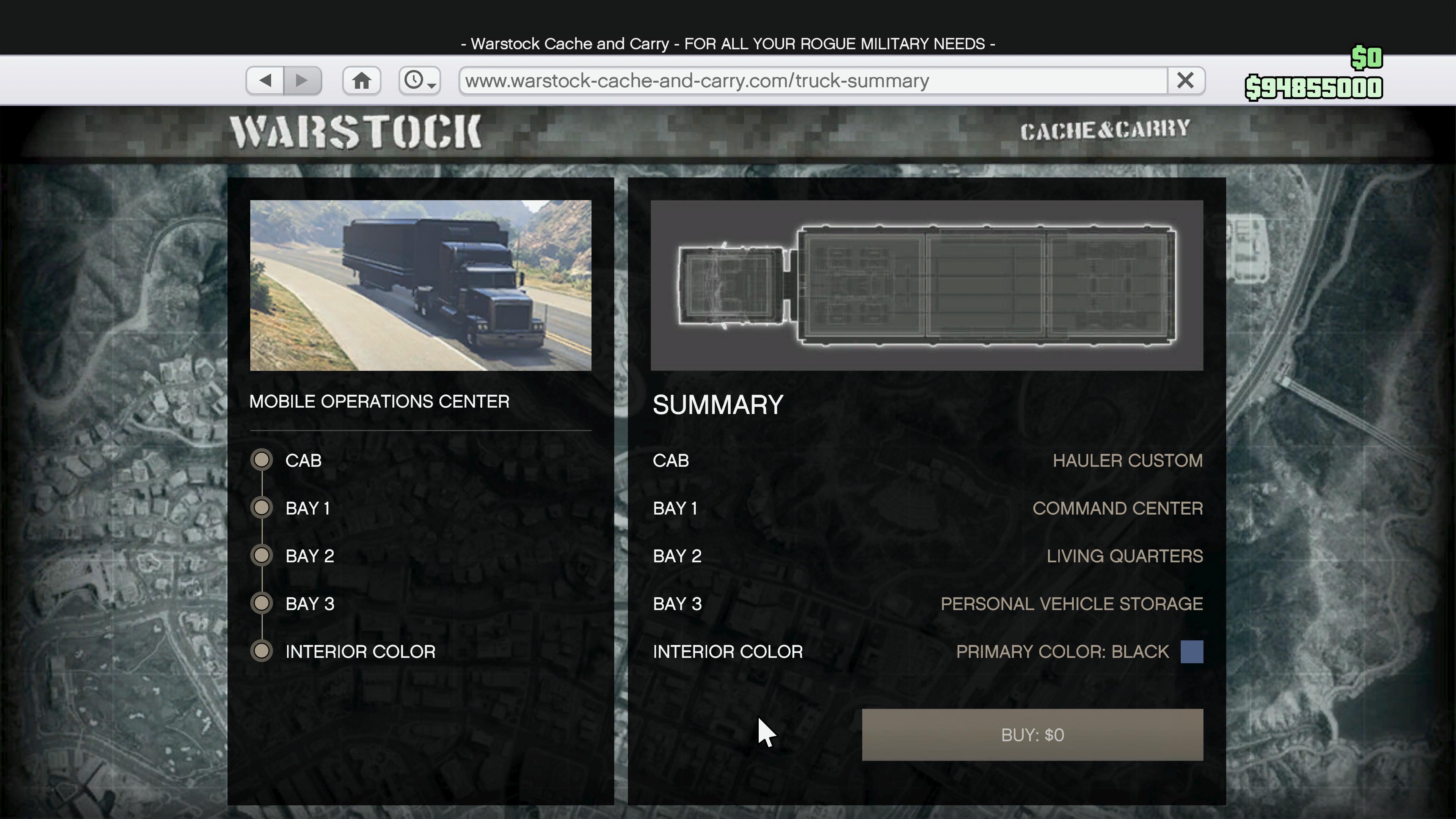
Task: Open the browser history dropdown
Action: click(419, 80)
